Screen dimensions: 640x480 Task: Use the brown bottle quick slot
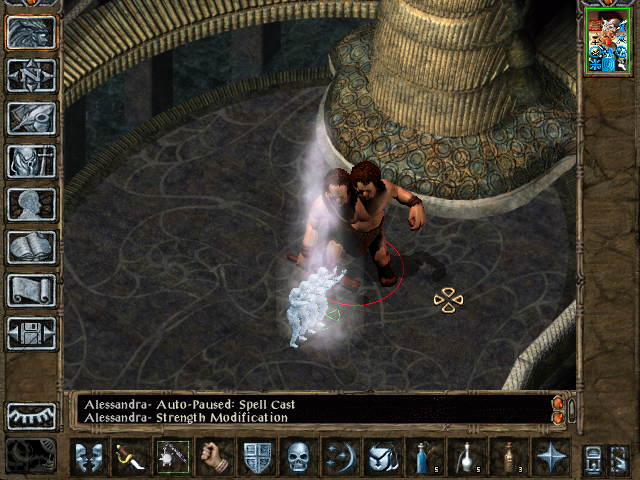coord(508,457)
